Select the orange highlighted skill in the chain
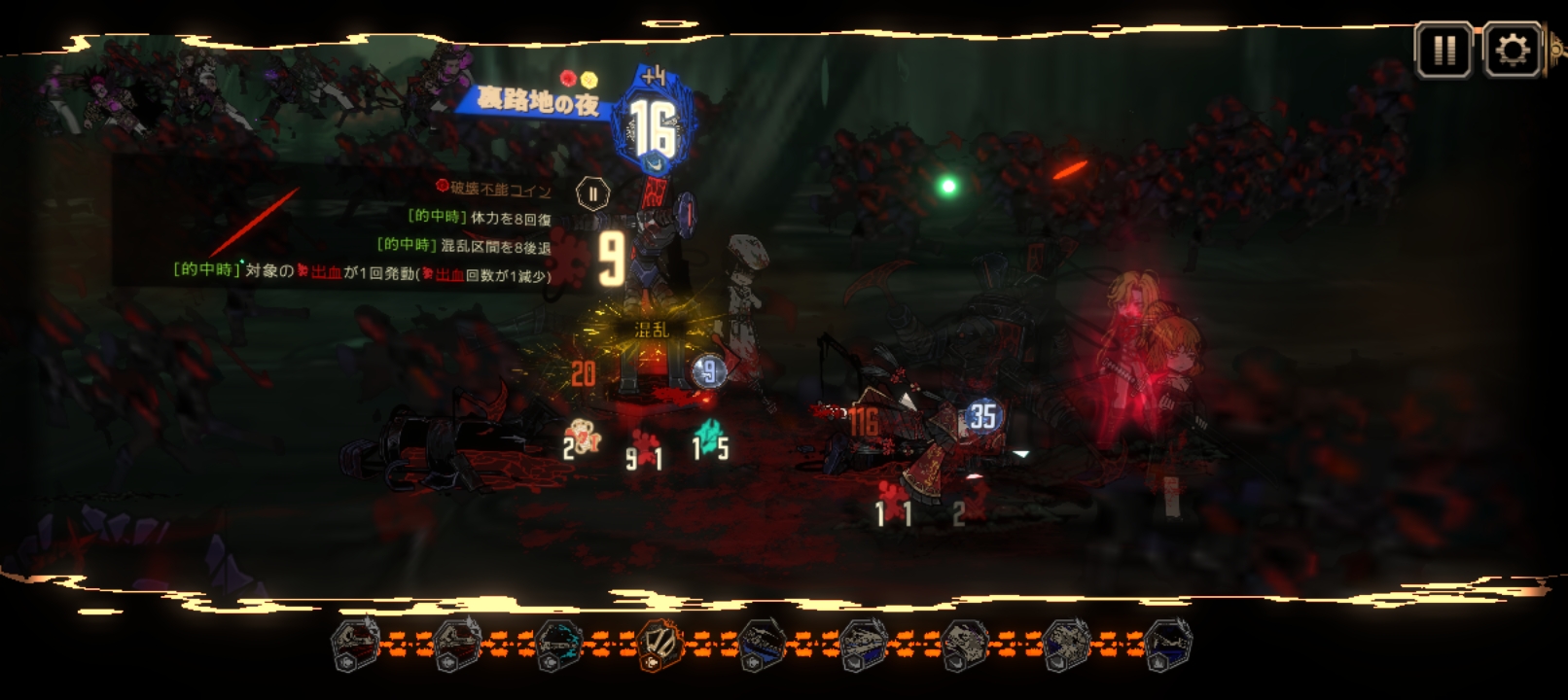 pos(660,644)
